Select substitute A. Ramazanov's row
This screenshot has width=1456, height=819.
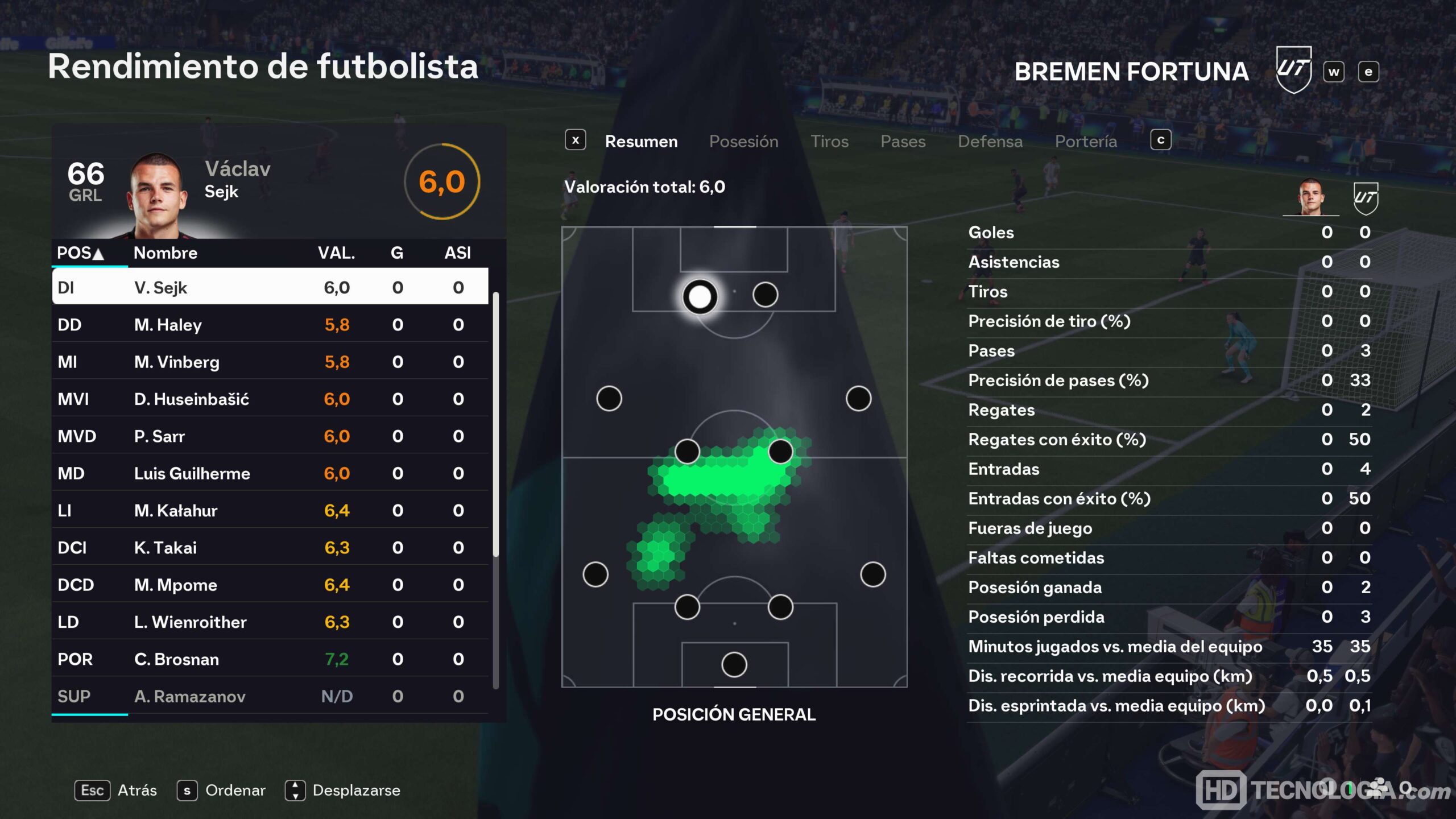coord(270,696)
